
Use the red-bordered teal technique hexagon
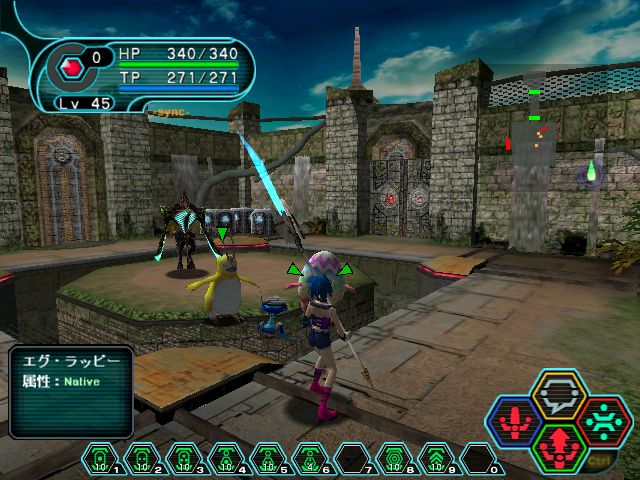604,421
